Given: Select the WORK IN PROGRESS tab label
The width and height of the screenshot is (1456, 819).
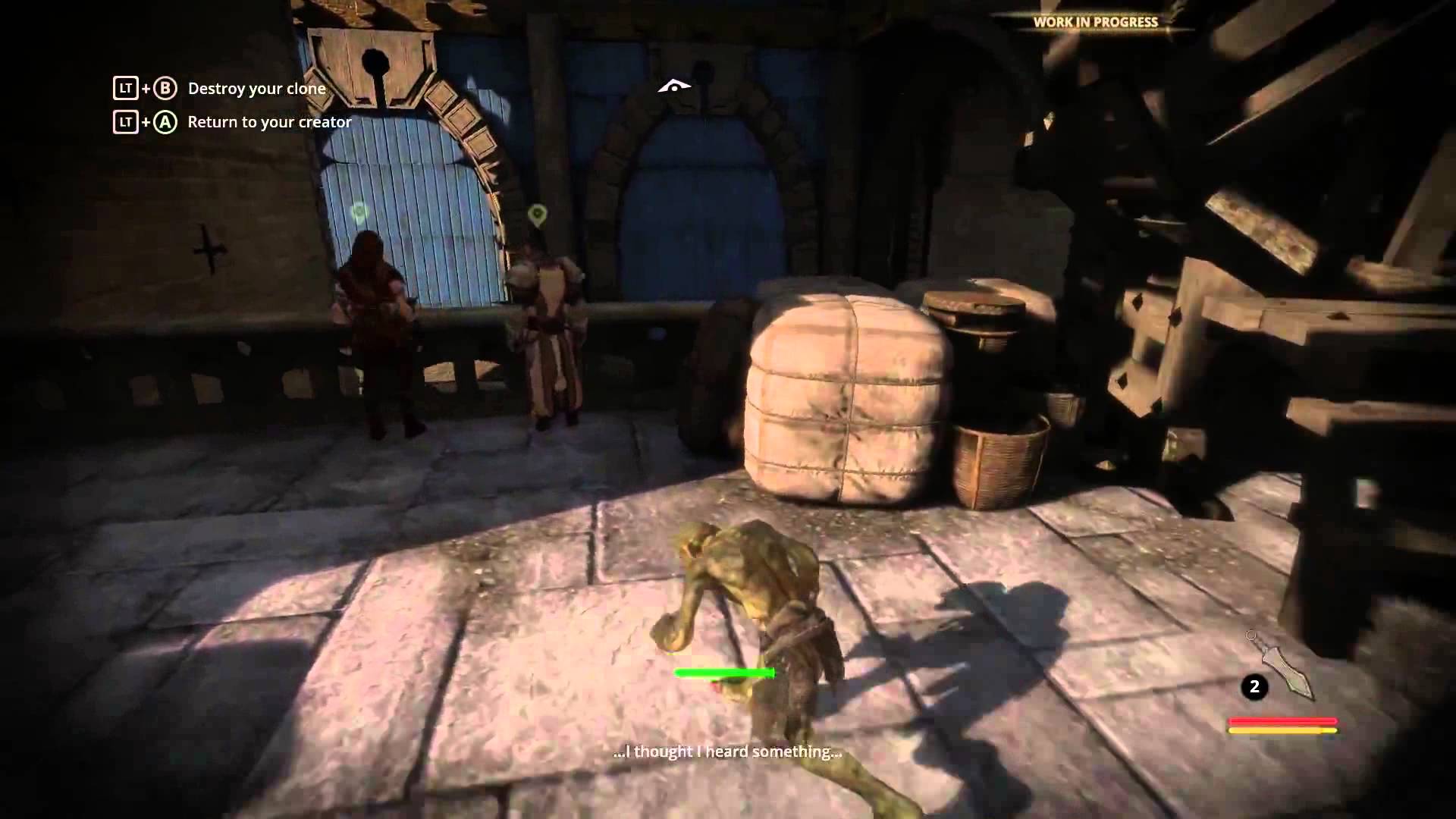Looking at the screenshot, I should click(x=1094, y=23).
